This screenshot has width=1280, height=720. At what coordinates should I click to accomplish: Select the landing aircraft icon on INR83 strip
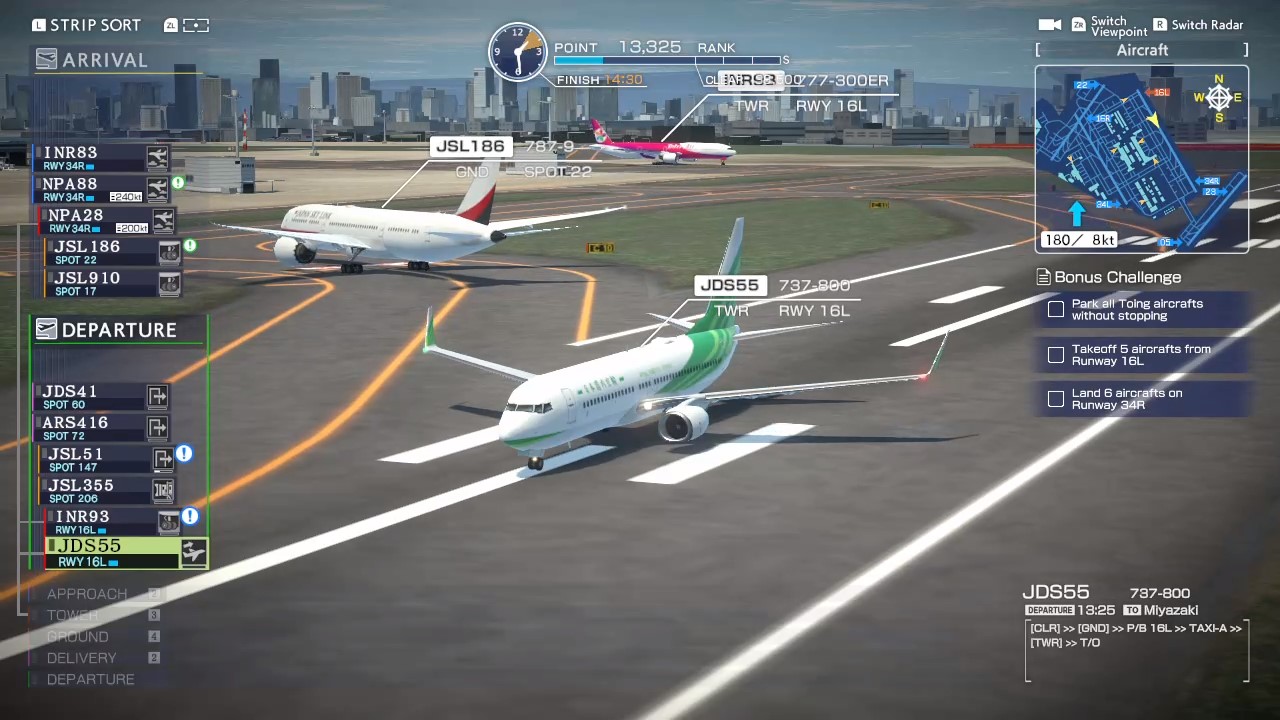coord(157,157)
